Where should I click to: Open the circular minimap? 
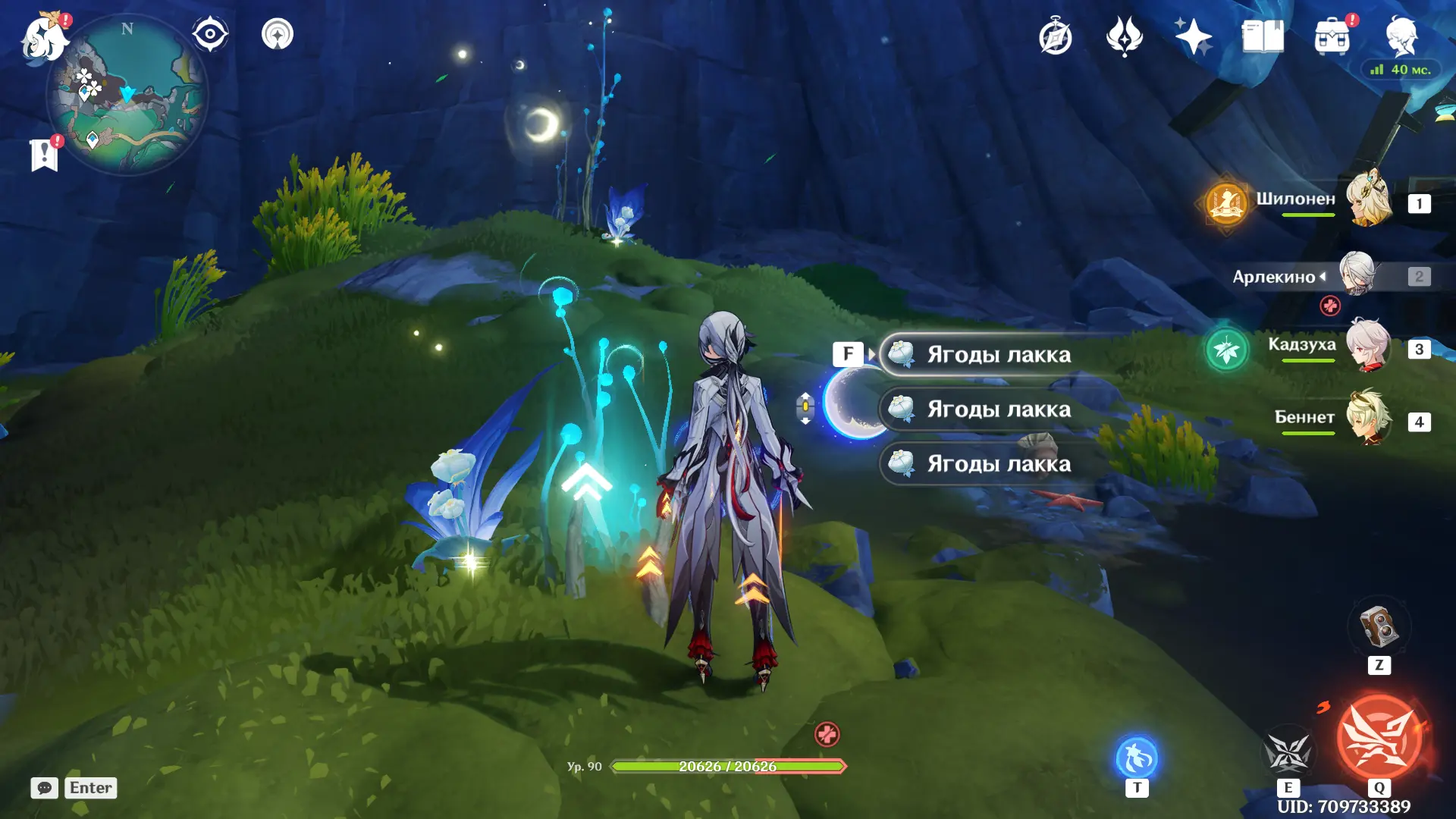(127, 96)
